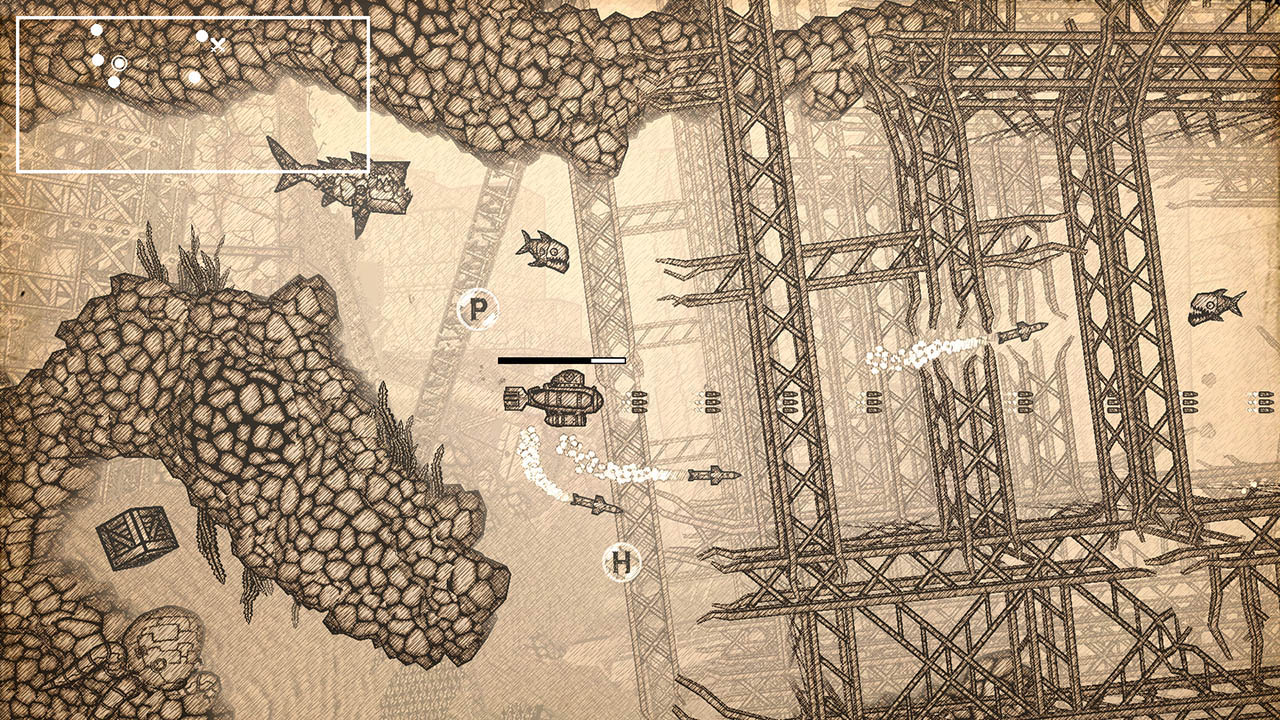
Task: Click the topmost white dot on the minimap
Action: (95, 29)
